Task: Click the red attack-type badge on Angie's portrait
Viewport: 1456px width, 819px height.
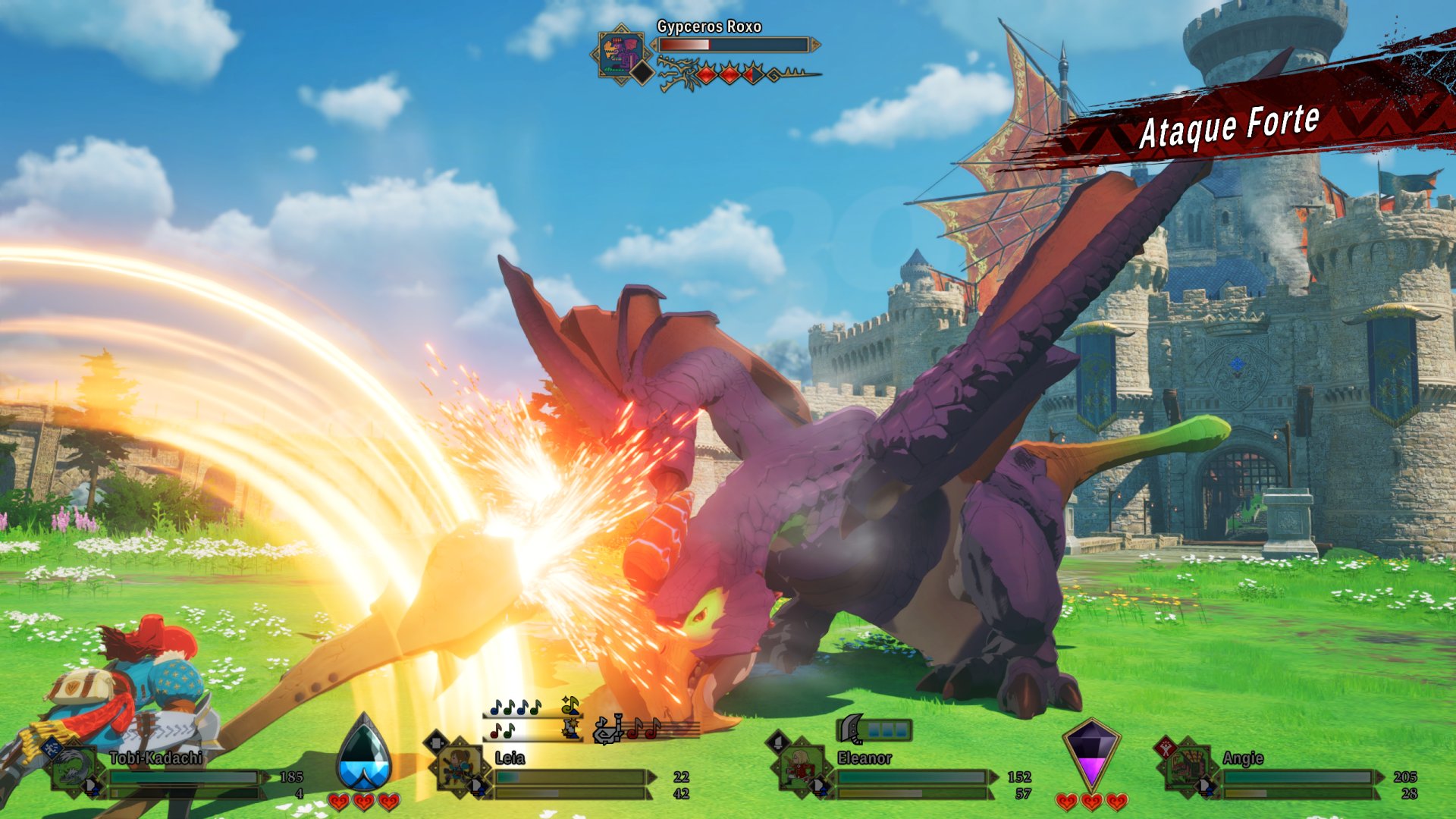Action: [1165, 747]
